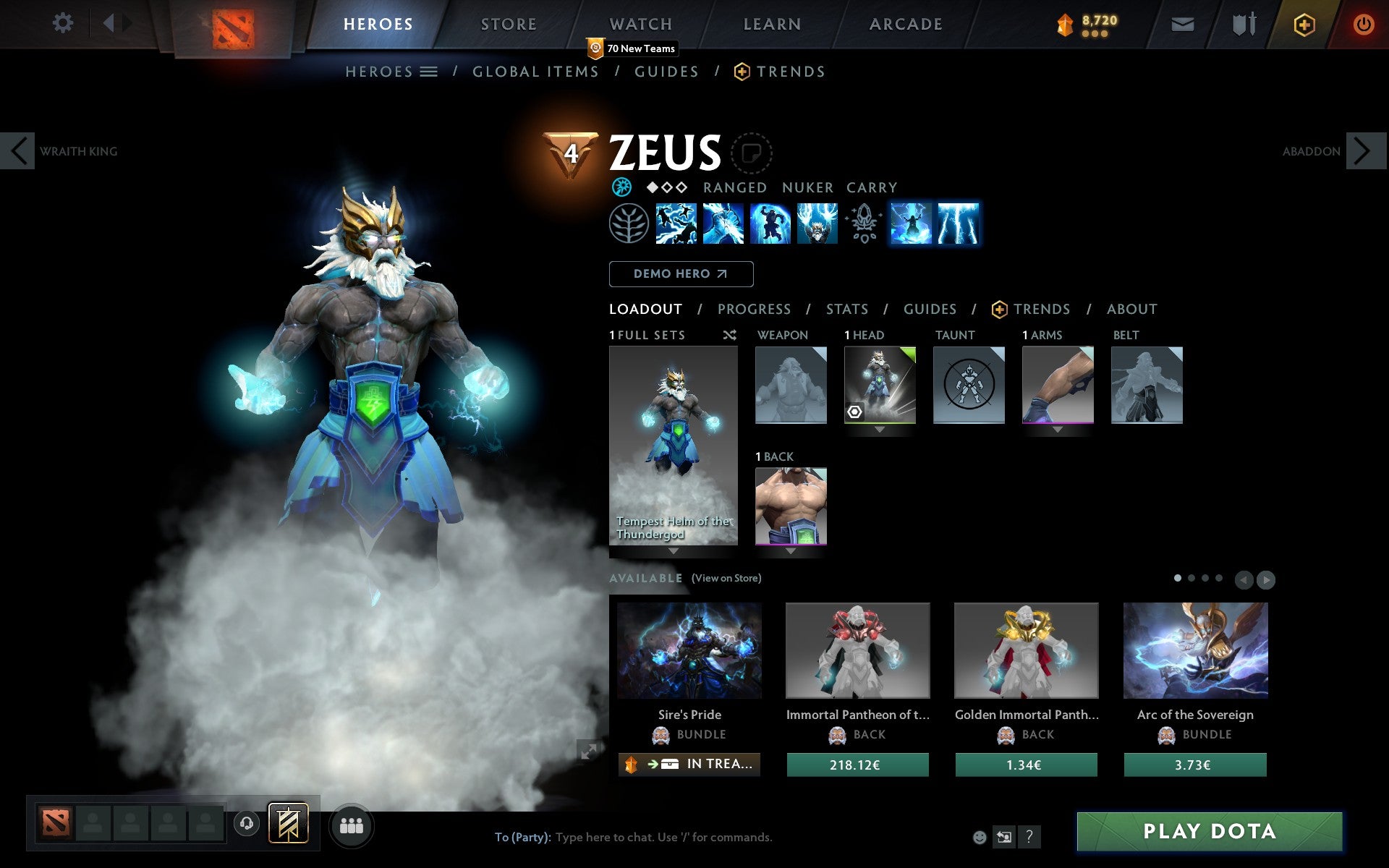The height and width of the screenshot is (868, 1389).
Task: Click the Aghanim's Scepter upgrade icon
Action: (x=863, y=224)
